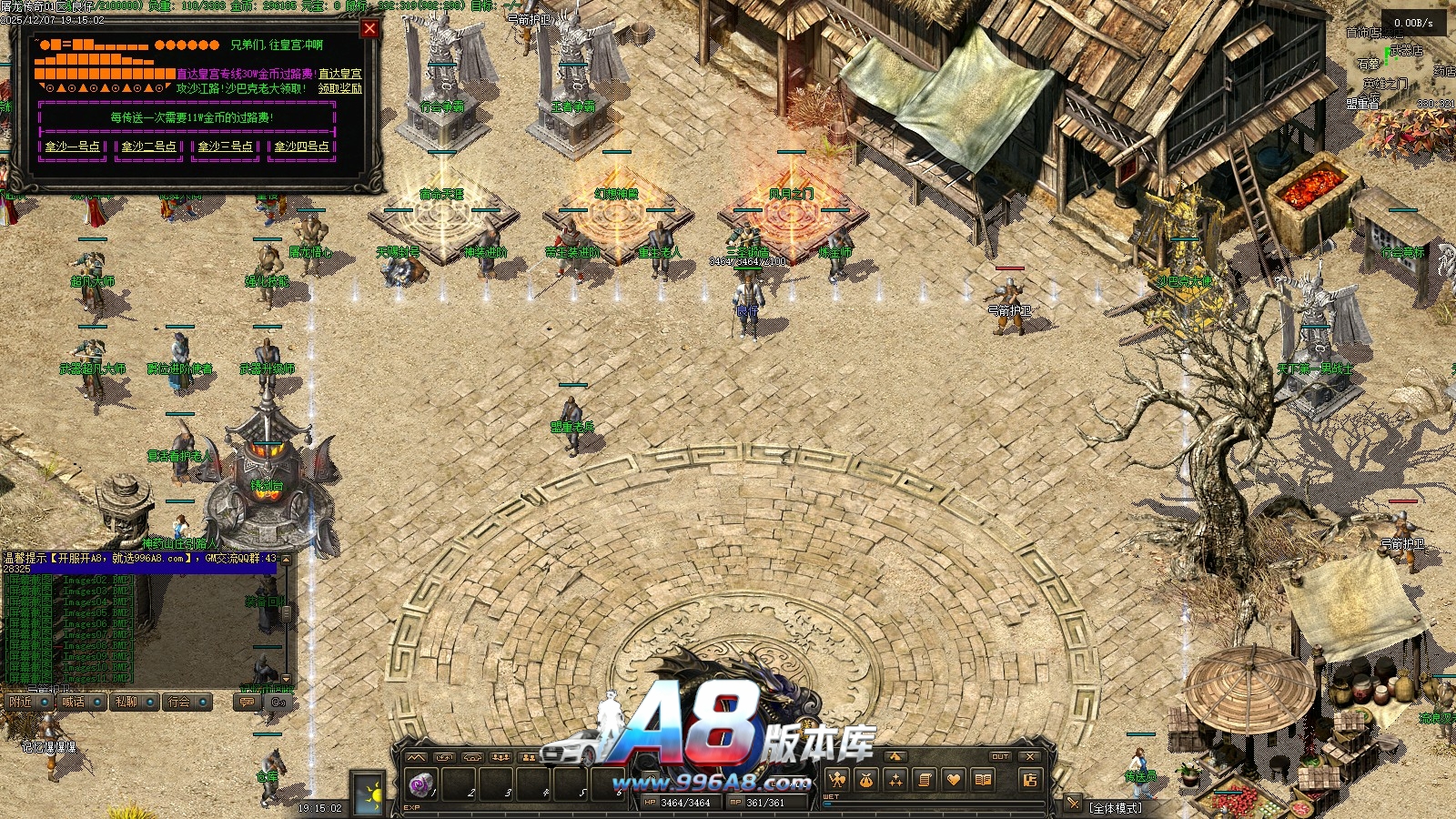The image size is (1456, 819).
Task: Choose the 皇沙二号点 teleport option
Action: [149, 146]
